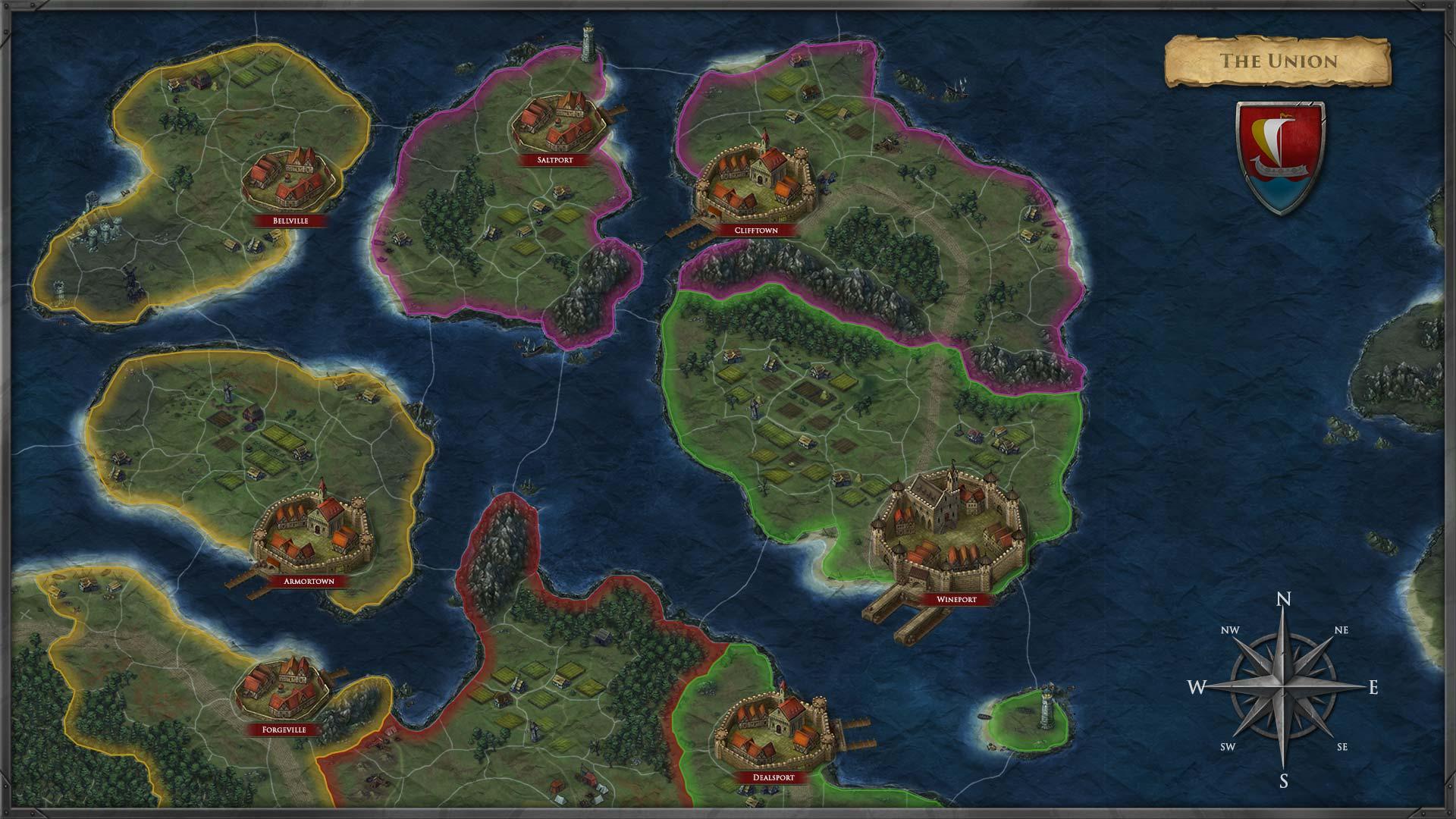
Task: Select the Saltport town label
Action: point(555,160)
